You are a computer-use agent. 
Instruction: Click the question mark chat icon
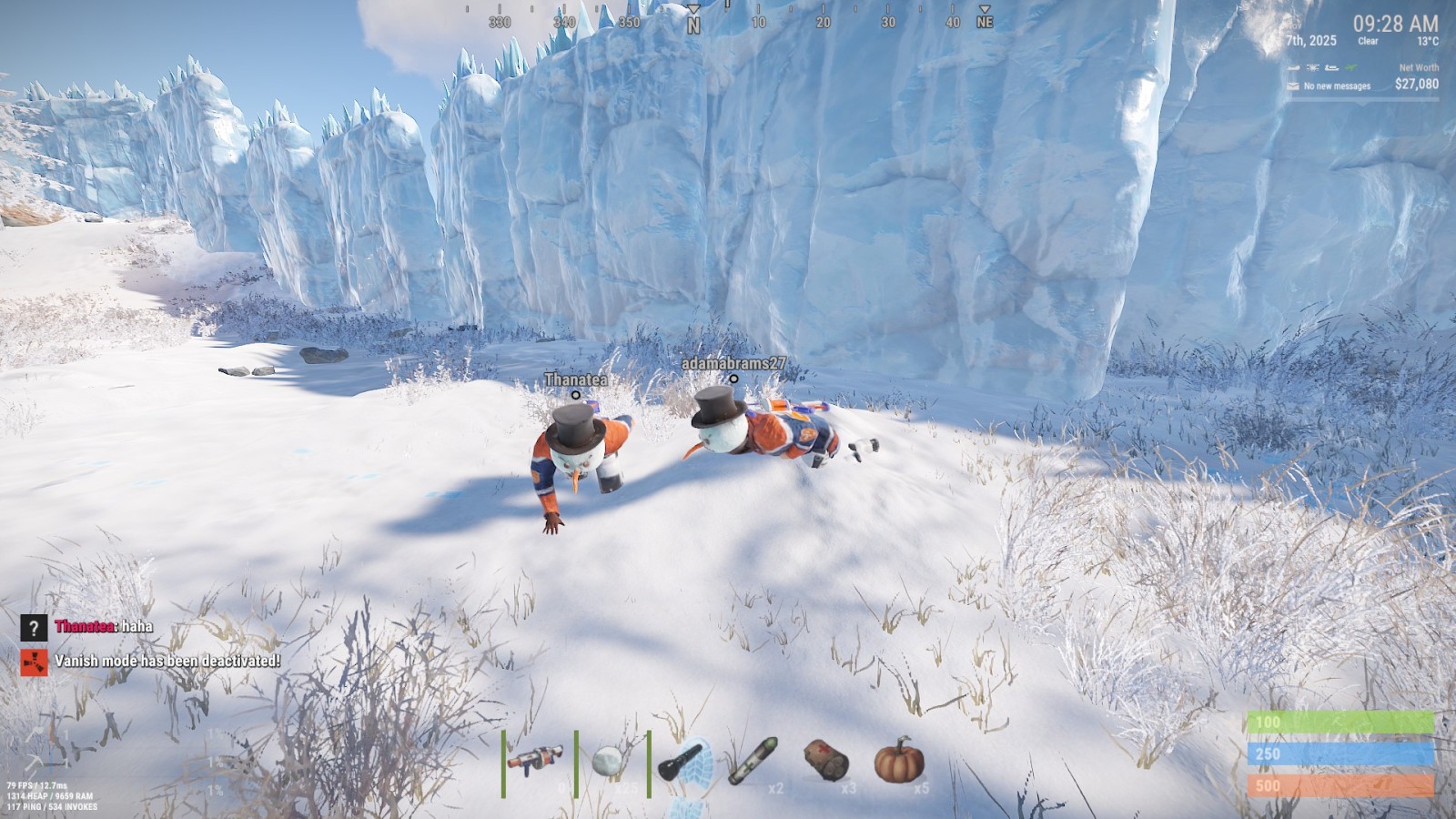pos(34,627)
